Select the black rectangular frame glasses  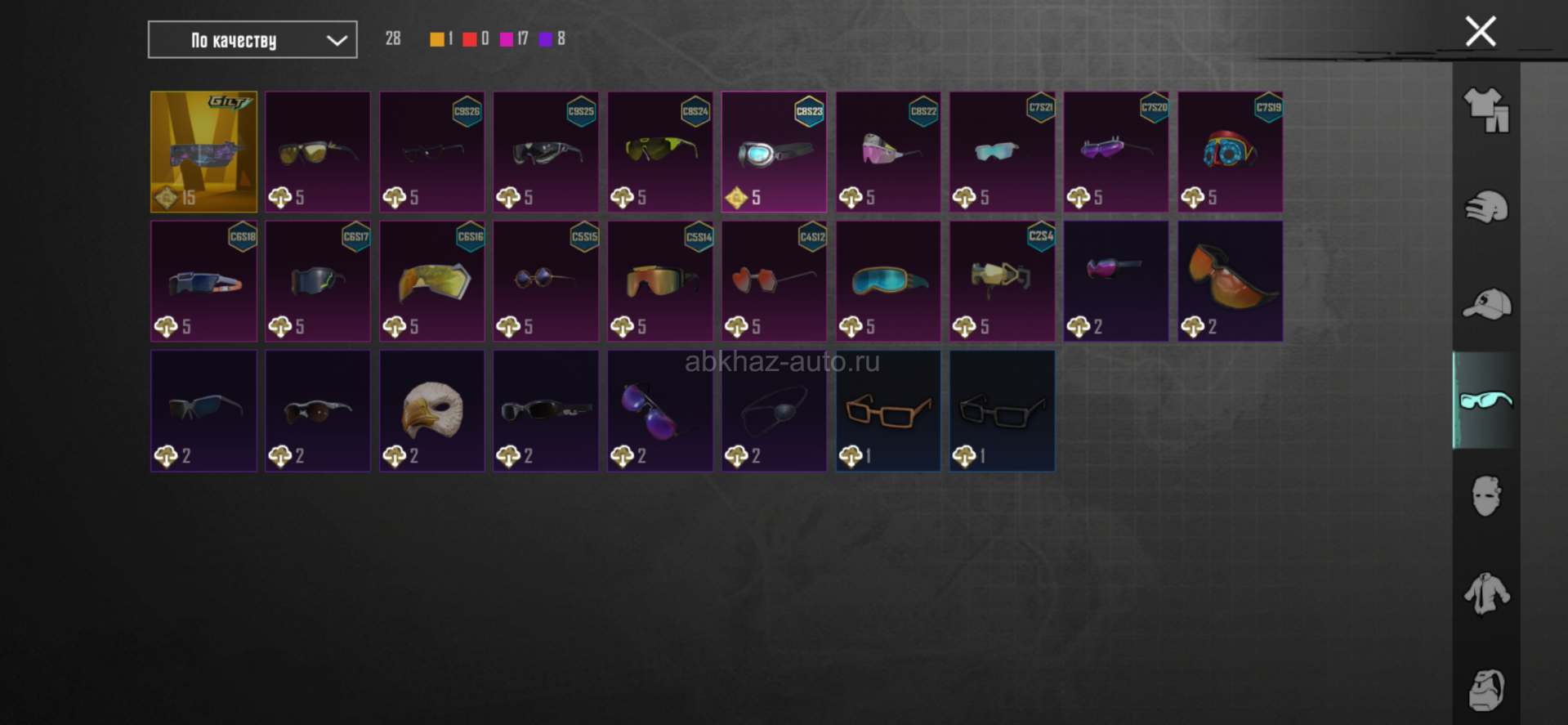point(1002,410)
